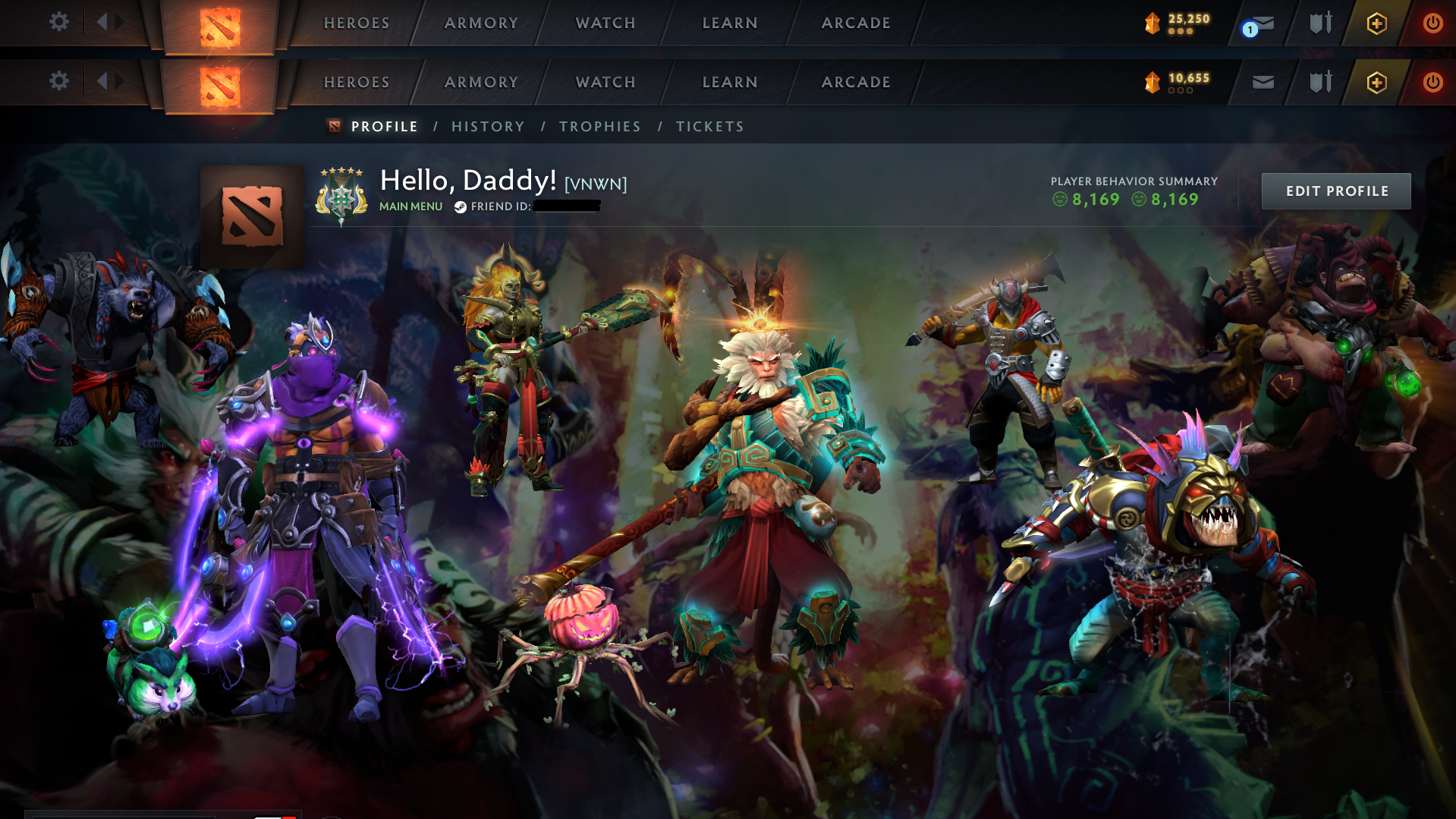Click the green smiley behavior score icon
The height and width of the screenshot is (819, 1456).
[1059, 200]
